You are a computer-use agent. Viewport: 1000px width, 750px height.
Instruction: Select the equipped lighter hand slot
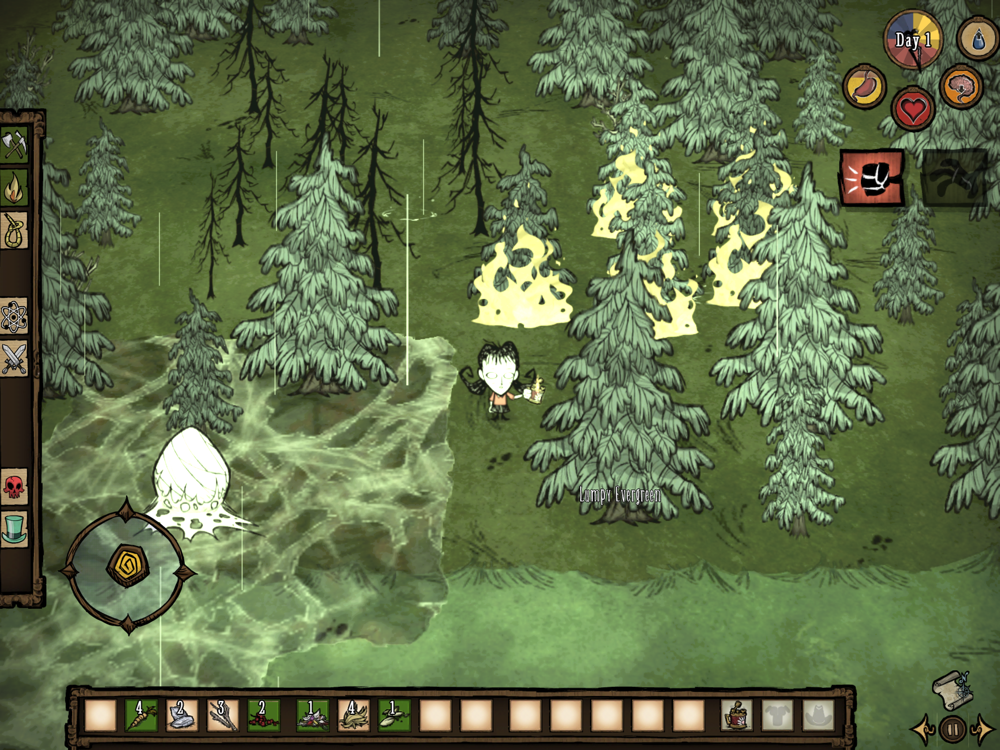point(736,715)
